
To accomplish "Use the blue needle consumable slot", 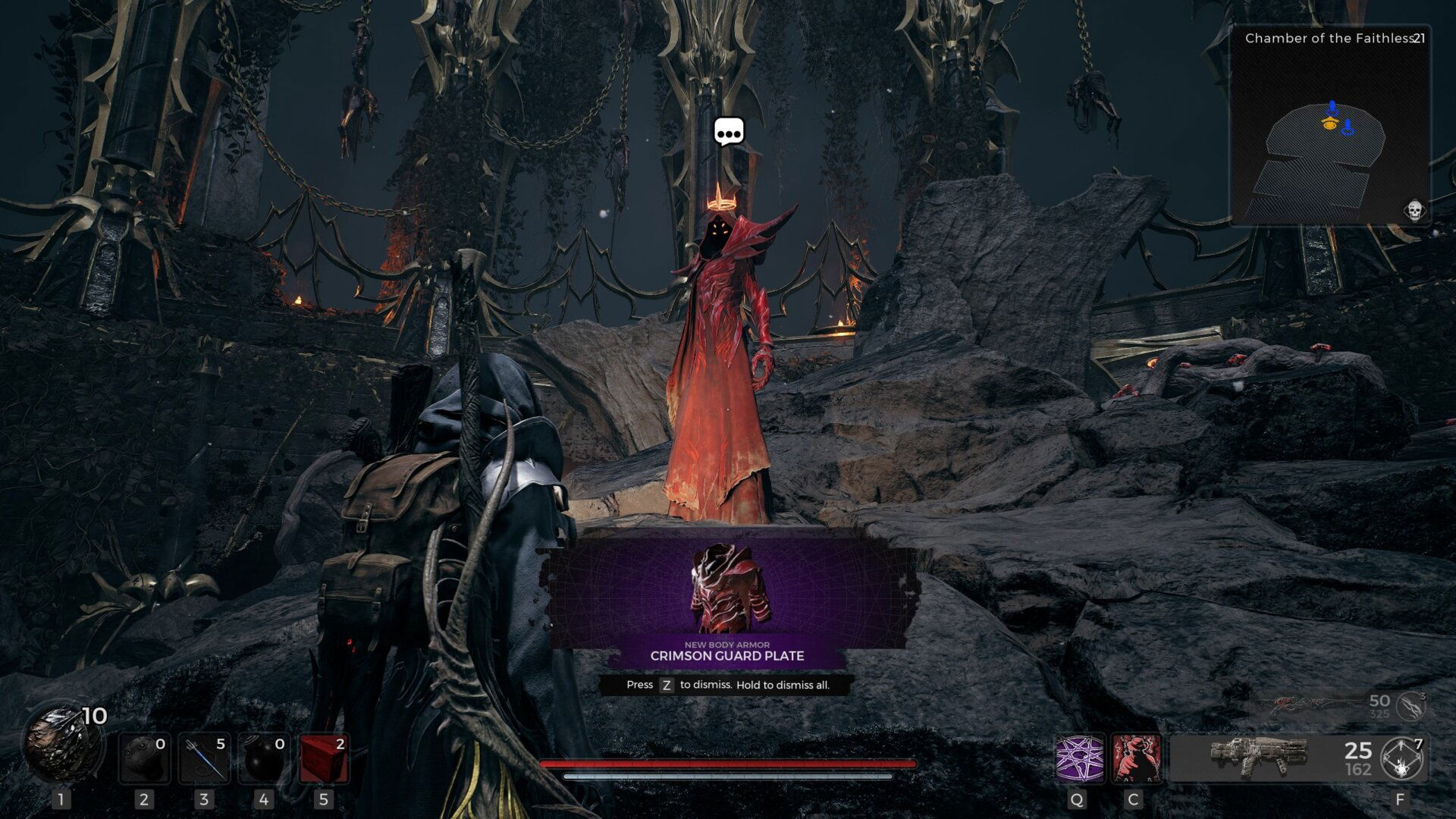I will point(204,759).
